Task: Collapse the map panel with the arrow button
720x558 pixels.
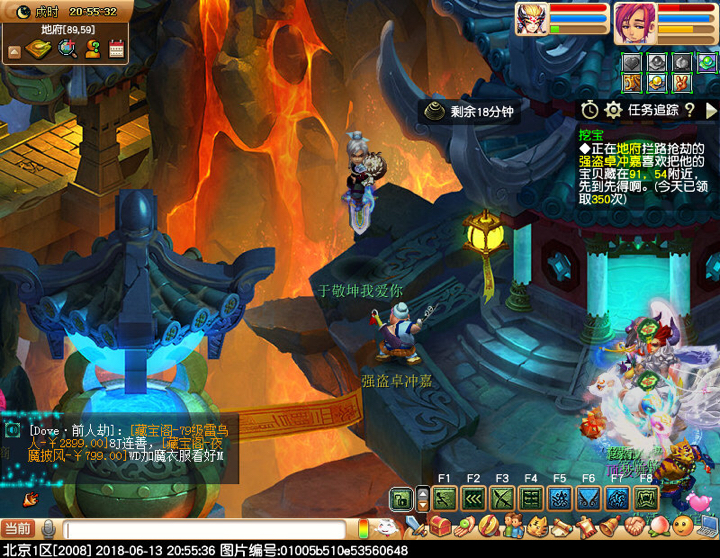Action: coord(14,51)
